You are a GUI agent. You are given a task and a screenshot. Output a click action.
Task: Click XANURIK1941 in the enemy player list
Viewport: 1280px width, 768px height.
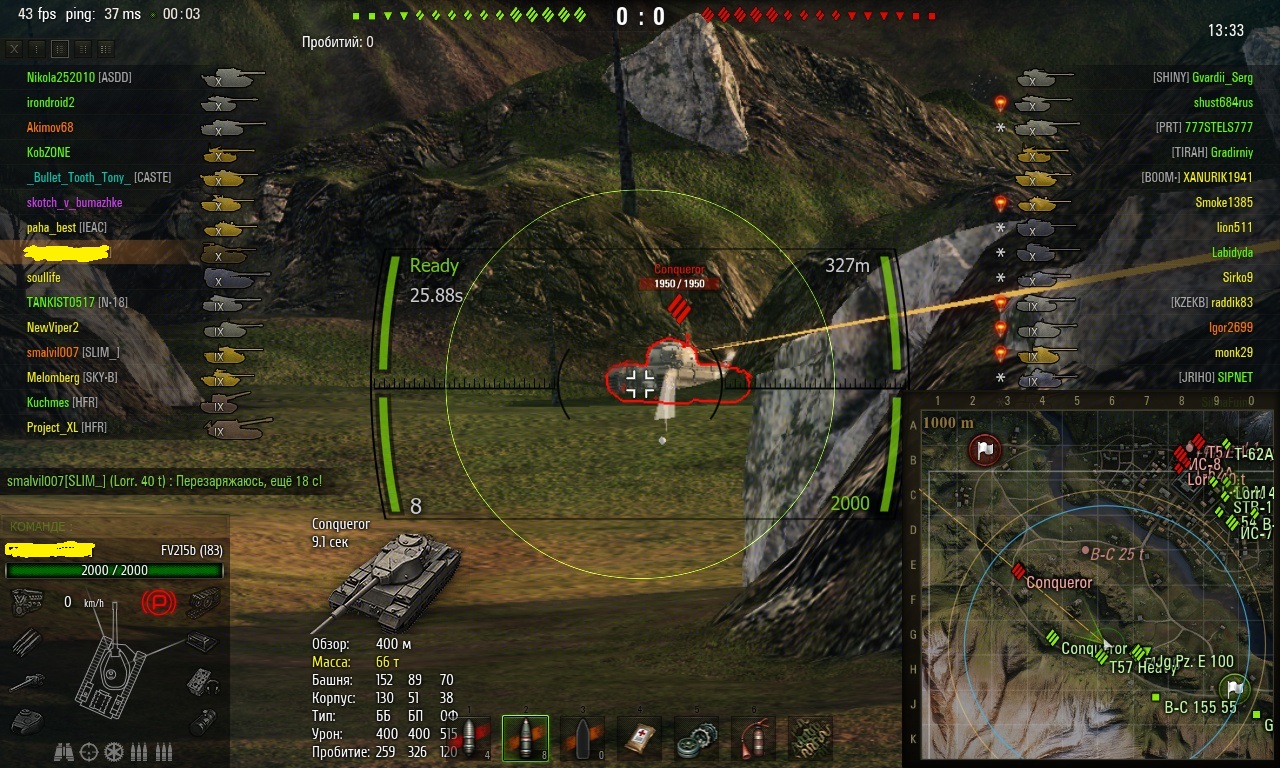[1217, 178]
